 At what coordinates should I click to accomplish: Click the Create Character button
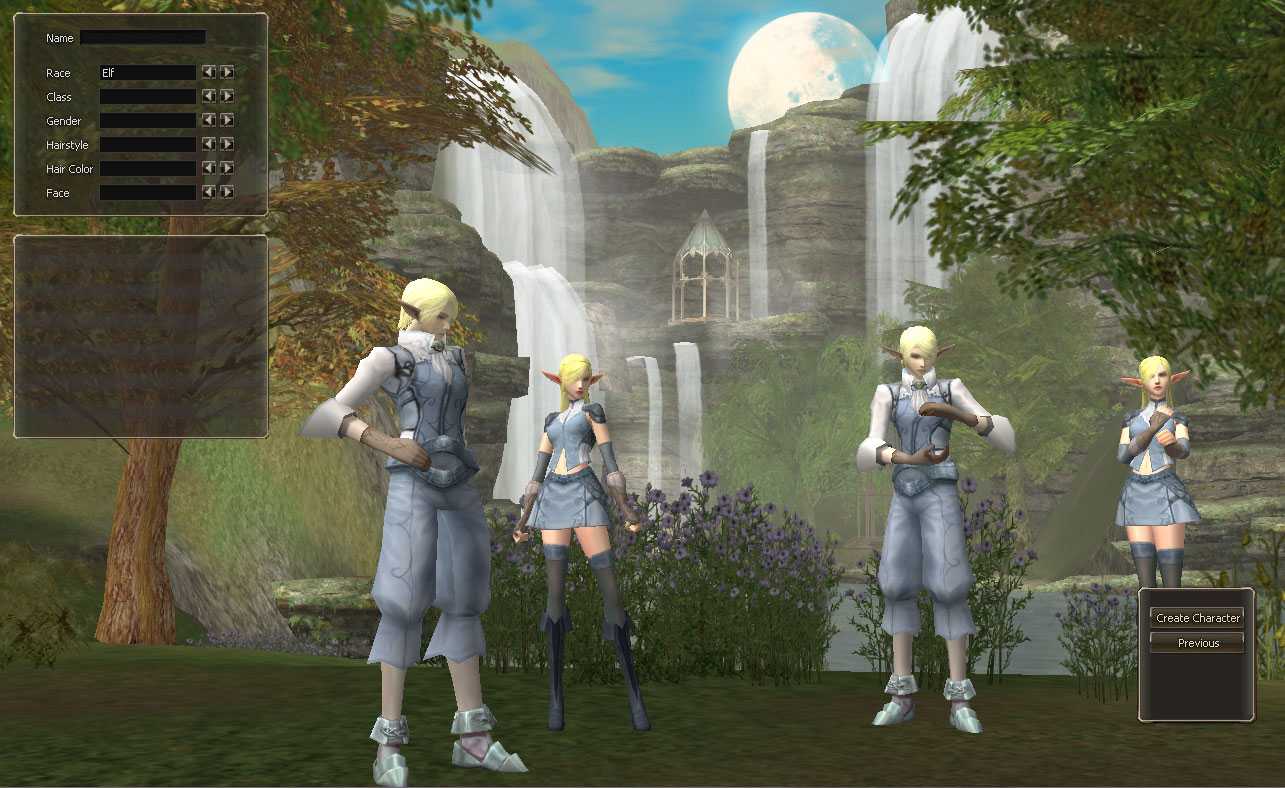click(1197, 618)
